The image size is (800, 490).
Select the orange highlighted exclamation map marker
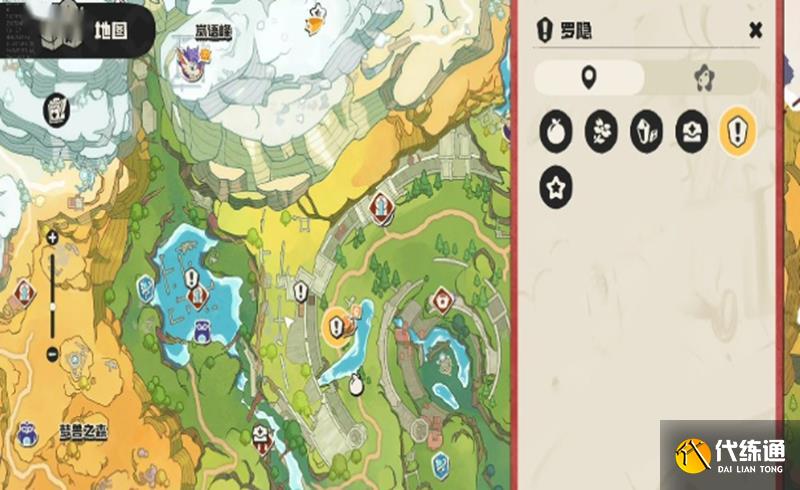(337, 325)
